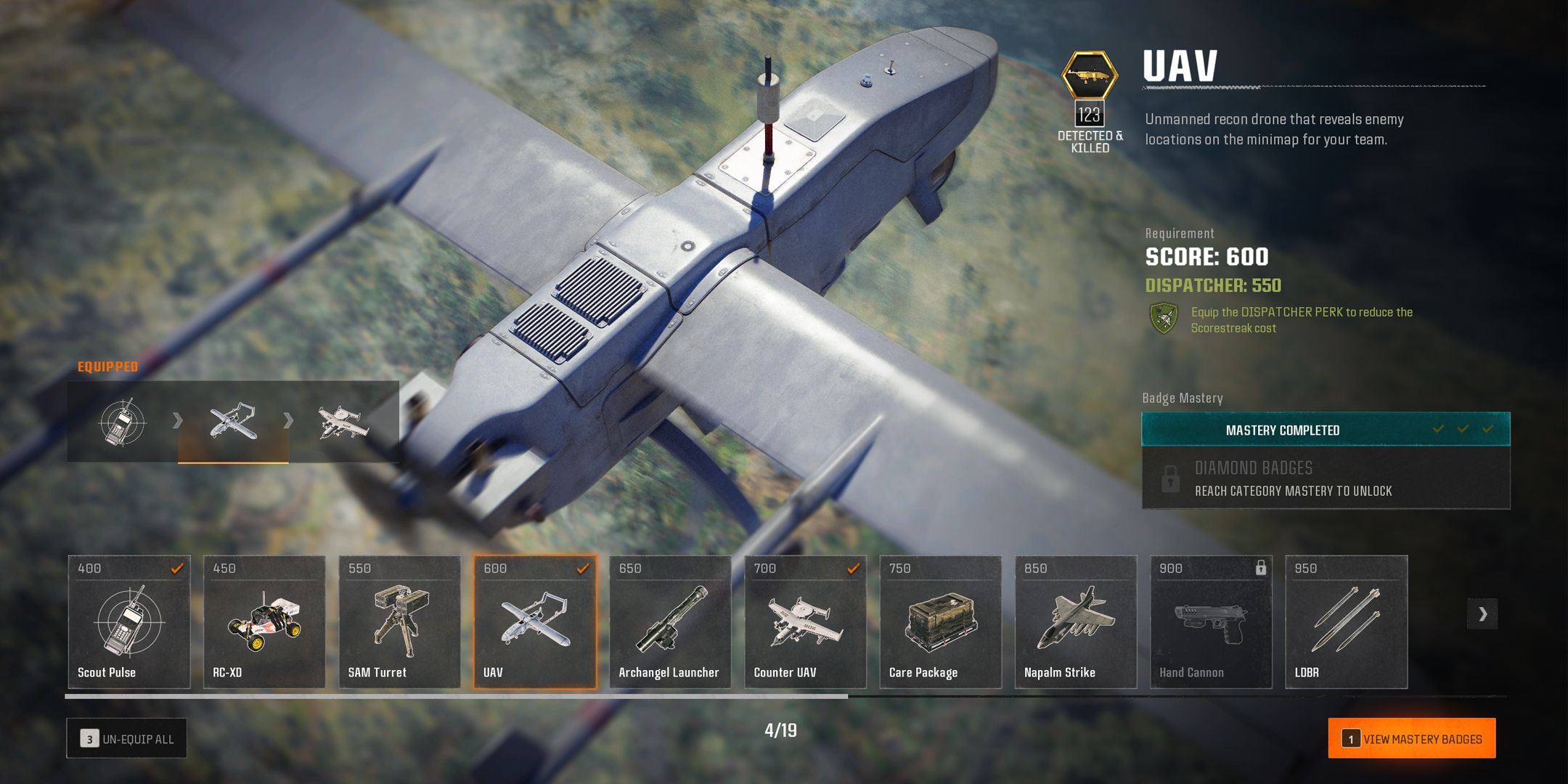
Task: Click the Un-Equip All button
Action: (x=127, y=738)
